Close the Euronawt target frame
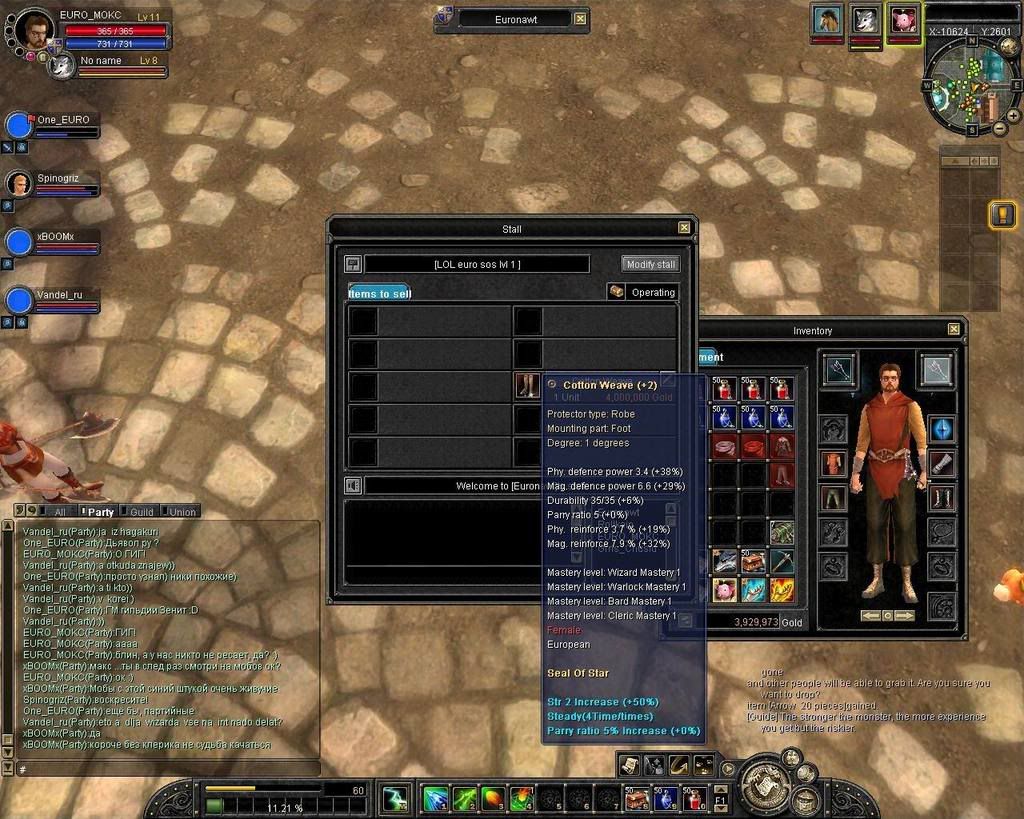This screenshot has width=1024, height=819. point(581,19)
